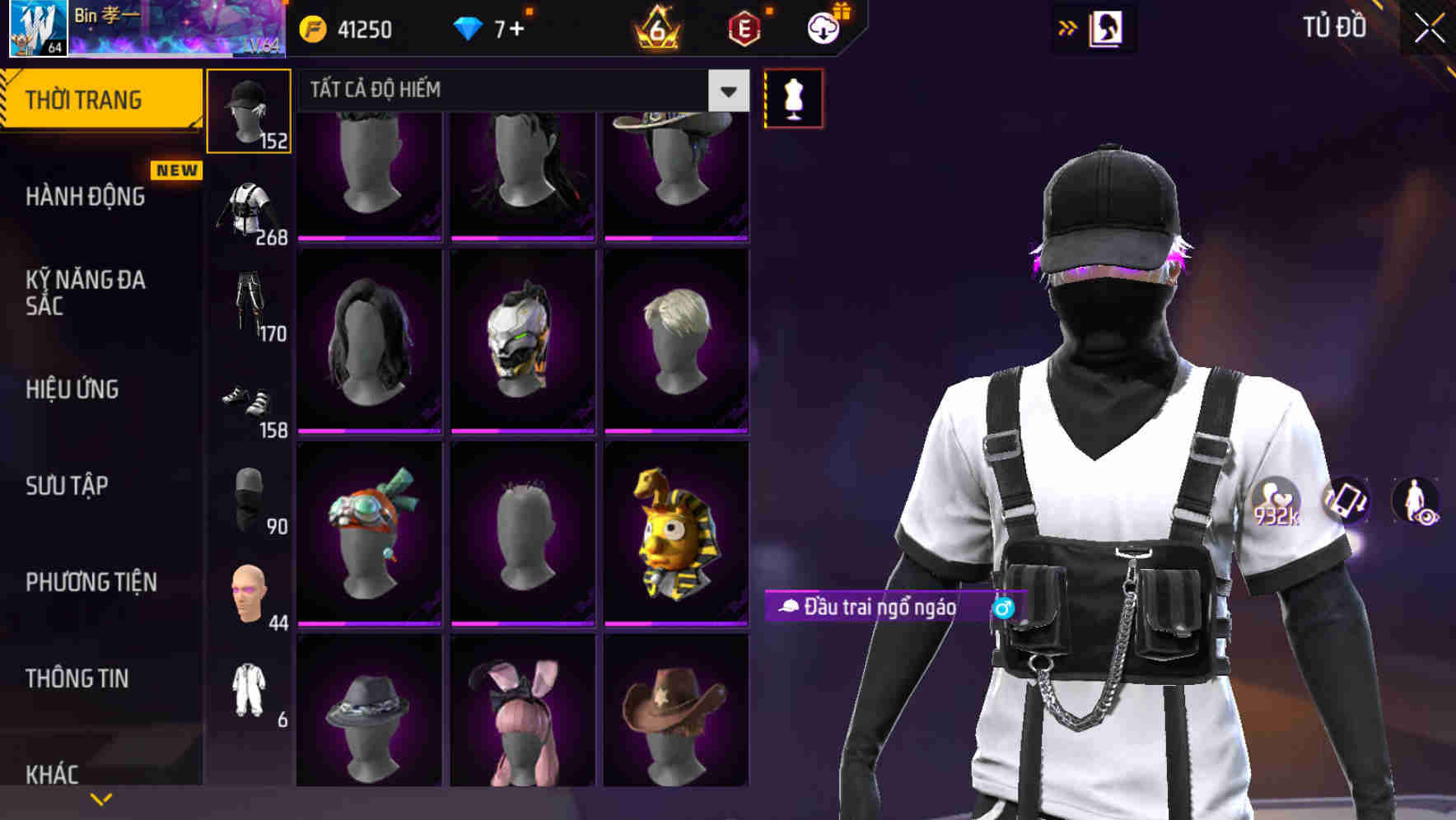Viewport: 1456px width, 820px height.
Task: Click the rank badge with number 6
Action: (x=655, y=27)
